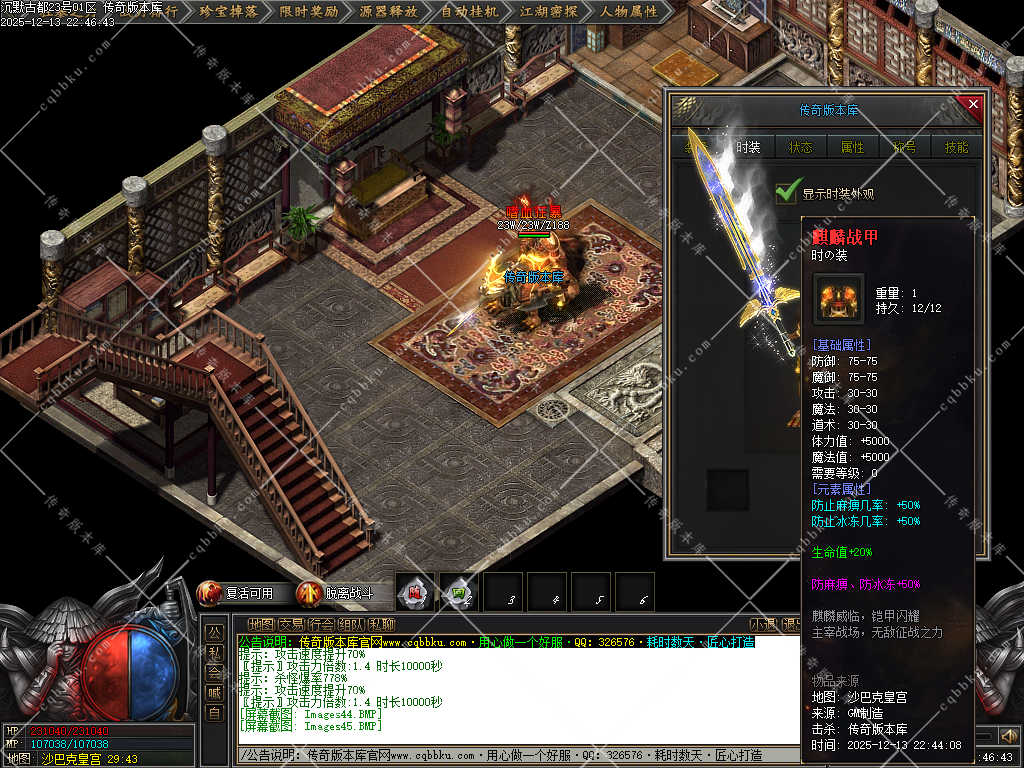Switch to the 技能 skills tab

click(956, 147)
